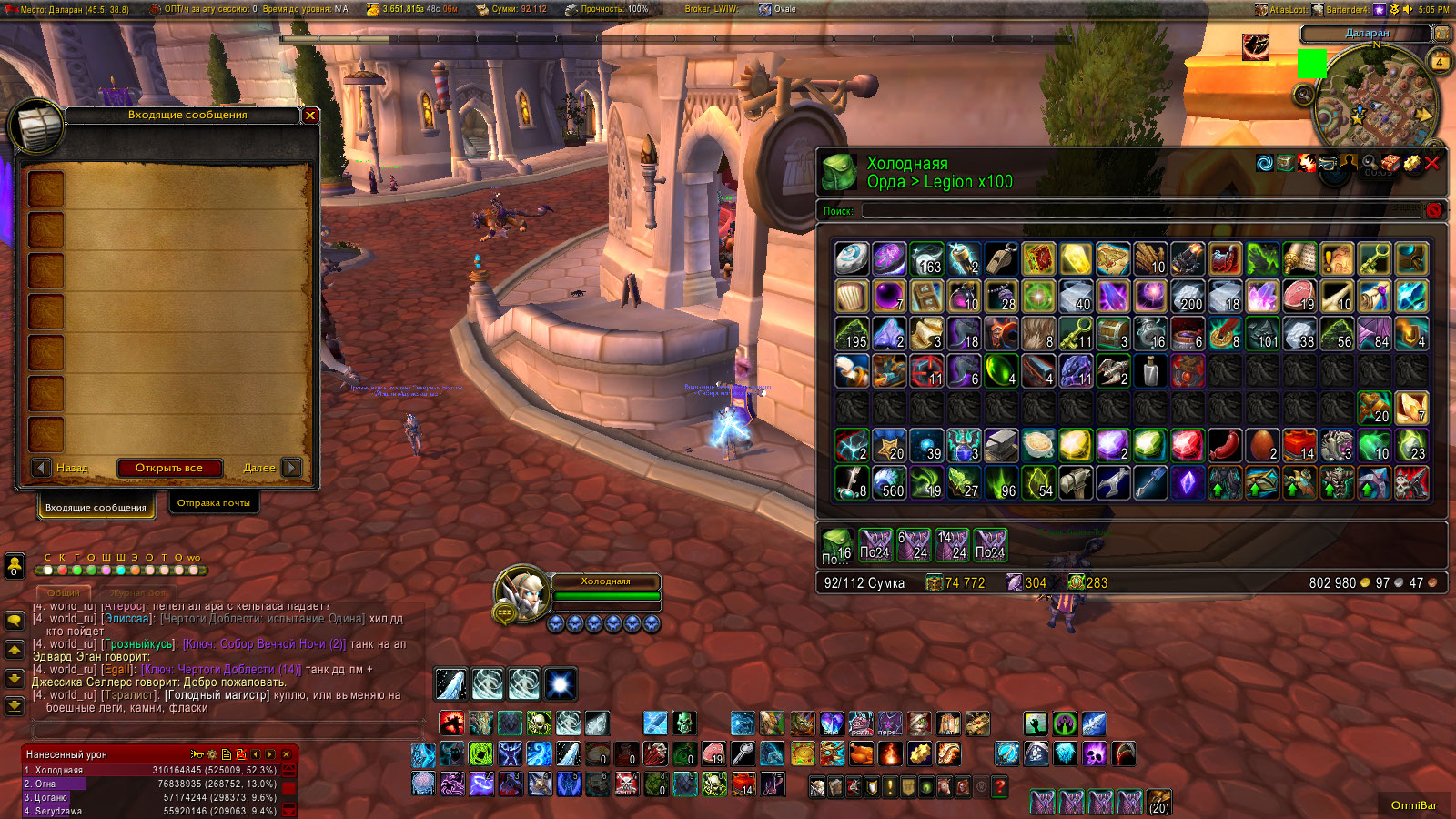The width and height of the screenshot is (1456, 819).
Task: Select the 'Входящие сообщения' tab
Action: pyautogui.click(x=96, y=507)
